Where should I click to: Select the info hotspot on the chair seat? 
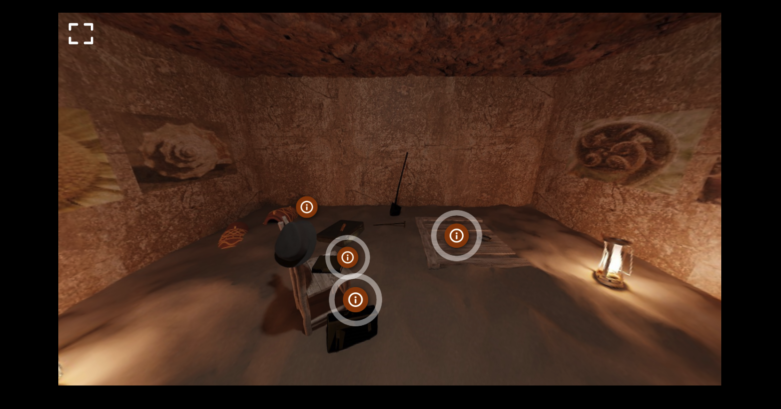(x=347, y=257)
